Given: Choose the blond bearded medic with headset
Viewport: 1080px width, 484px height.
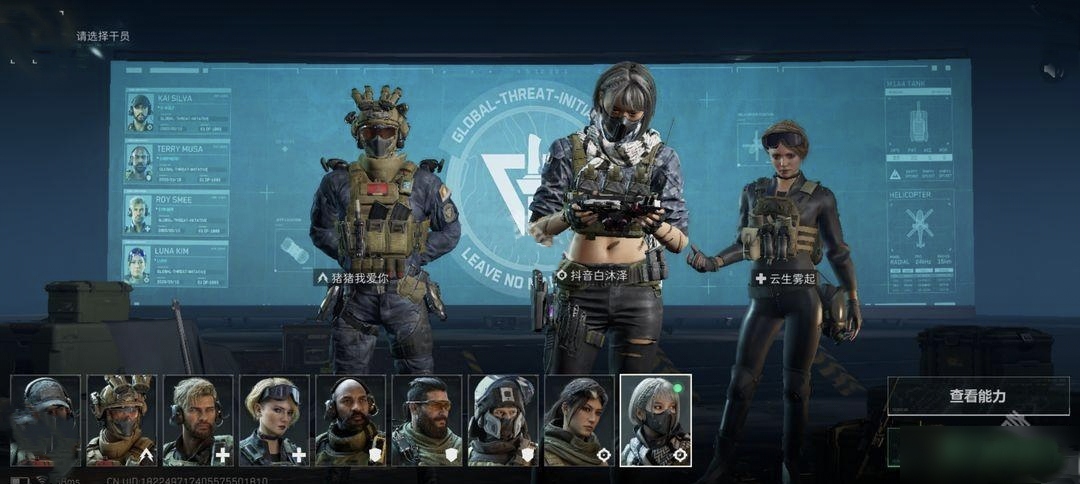Looking at the screenshot, I should [198, 420].
